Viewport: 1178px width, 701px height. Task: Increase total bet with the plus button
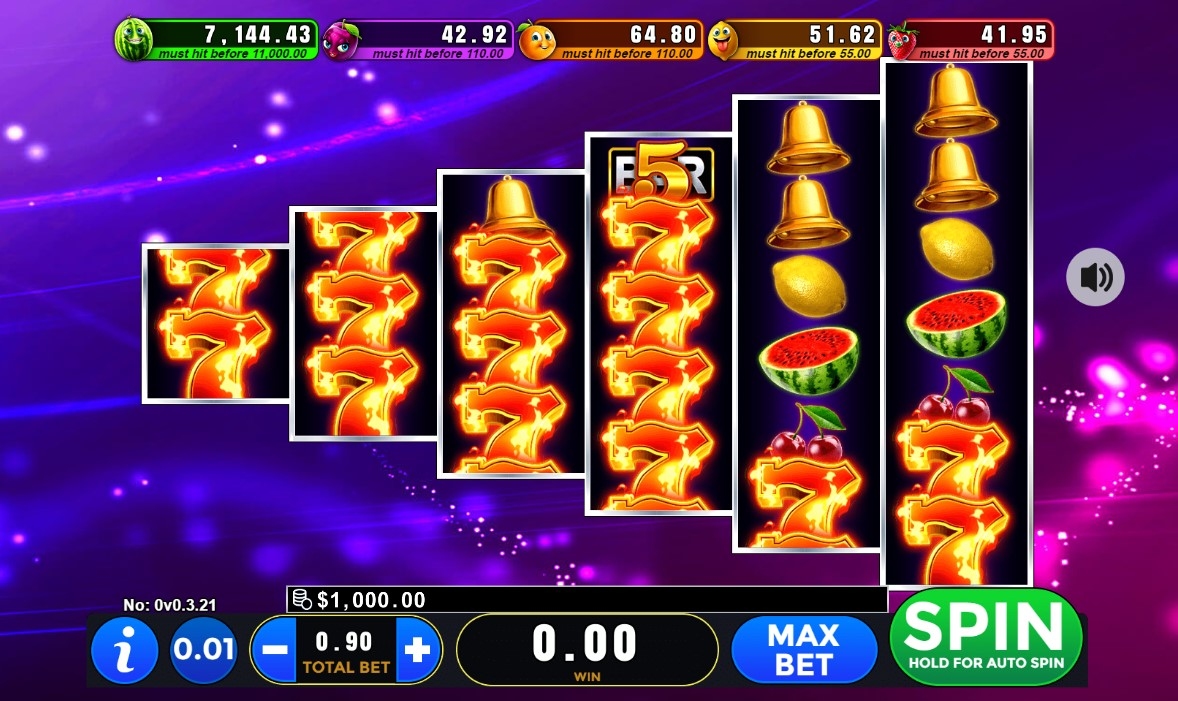418,650
